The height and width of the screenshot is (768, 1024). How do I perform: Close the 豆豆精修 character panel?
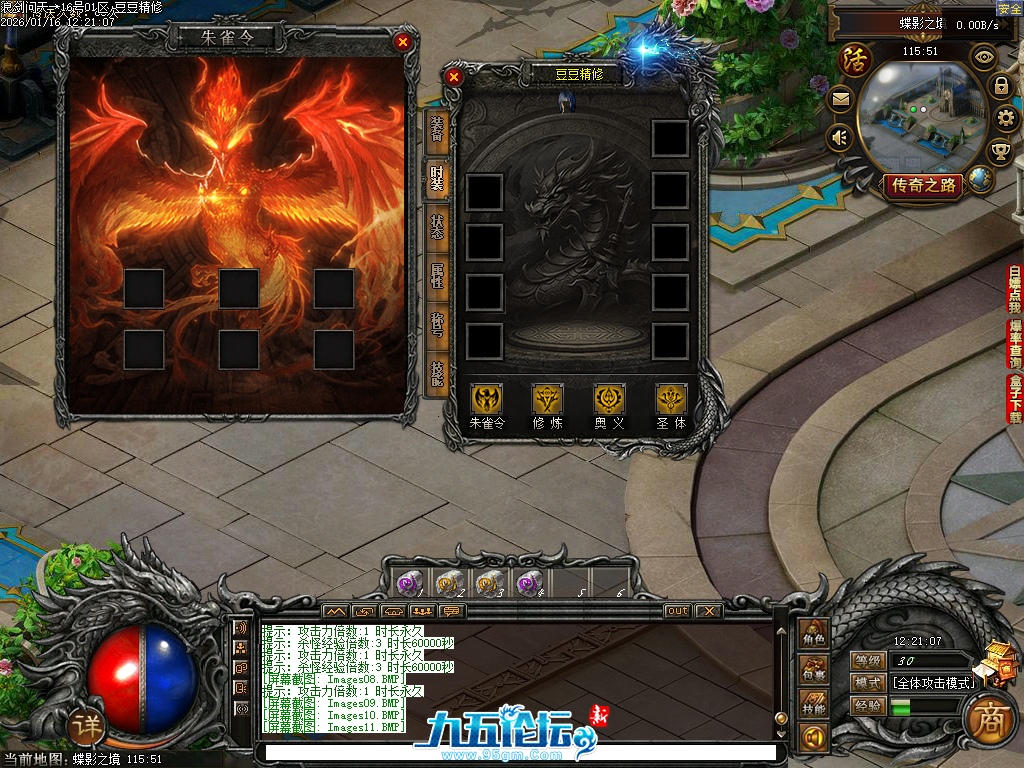point(454,77)
